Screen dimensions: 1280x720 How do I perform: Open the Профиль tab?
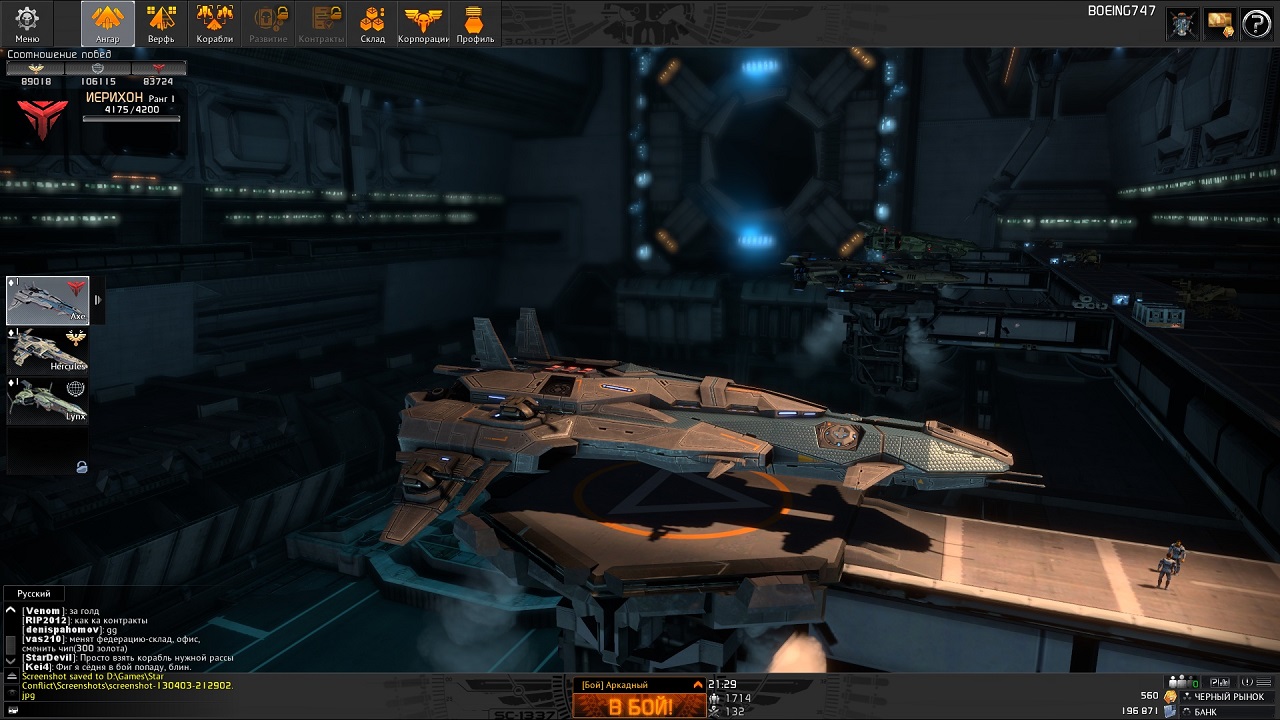(475, 23)
